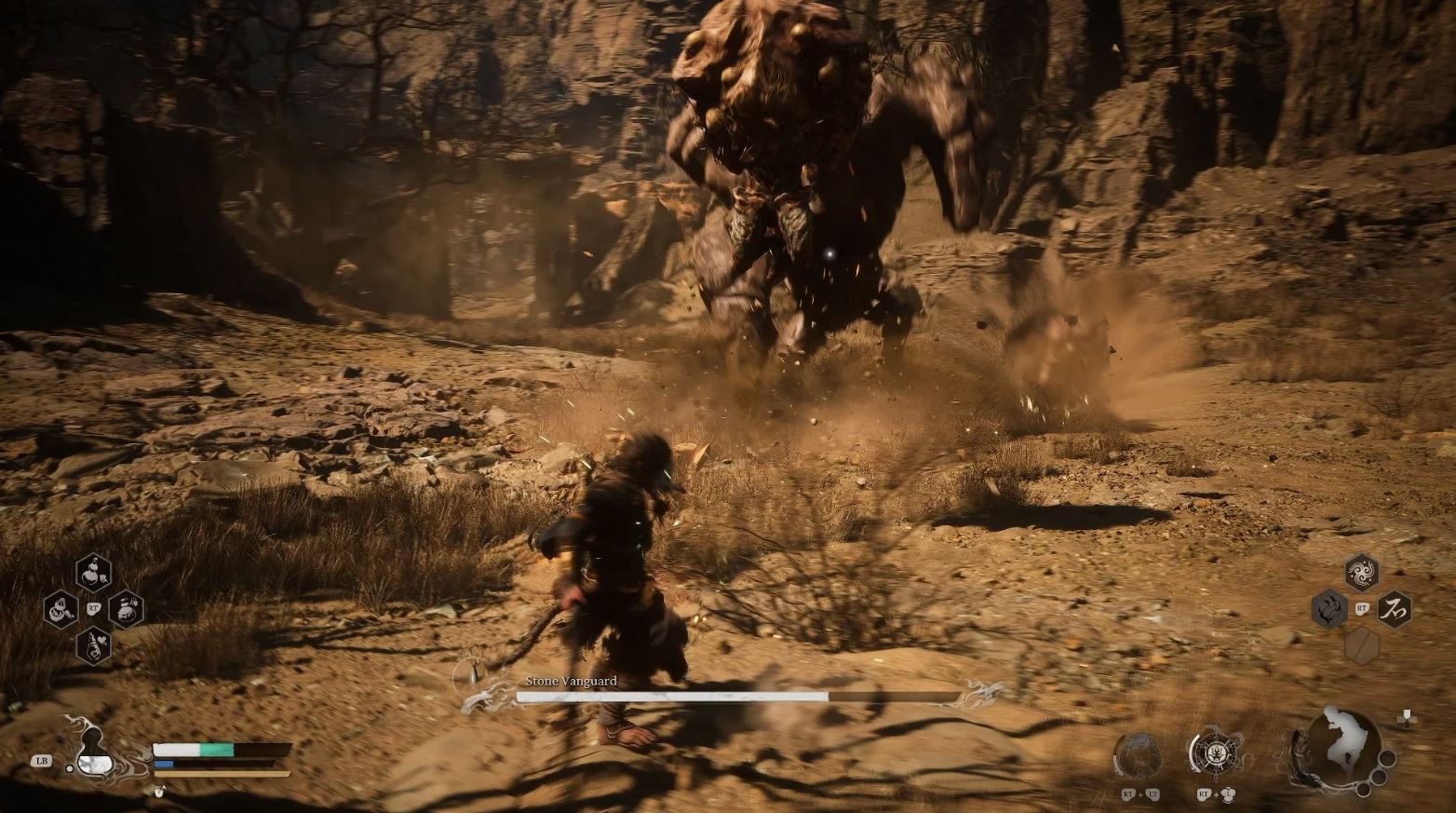Viewport: 1456px width, 813px height.
Task: Select the heart-marked curio at the wheel bottom
Action: coord(92,645)
